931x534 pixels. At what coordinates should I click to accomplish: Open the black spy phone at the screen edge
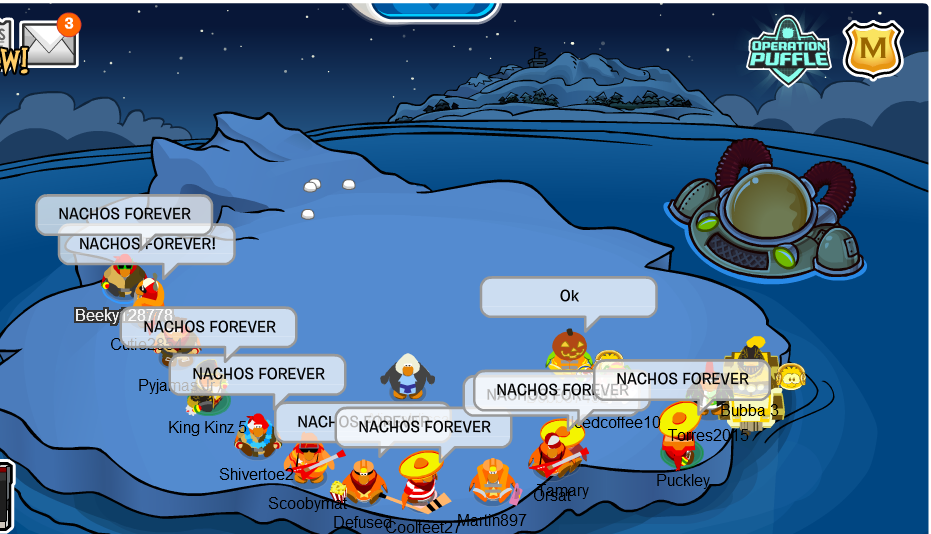(5, 496)
